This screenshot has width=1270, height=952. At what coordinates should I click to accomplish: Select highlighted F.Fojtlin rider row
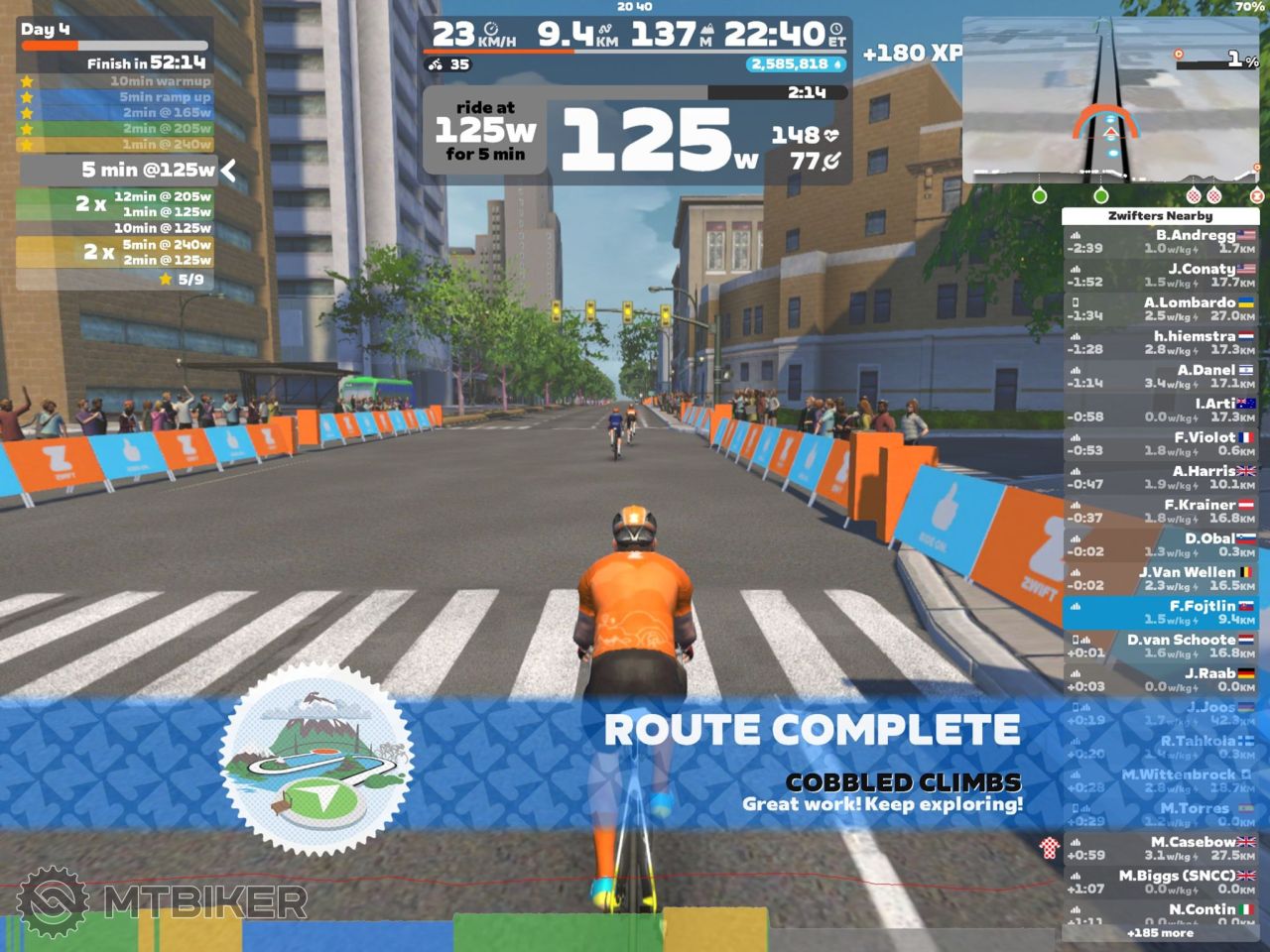(x=1161, y=613)
